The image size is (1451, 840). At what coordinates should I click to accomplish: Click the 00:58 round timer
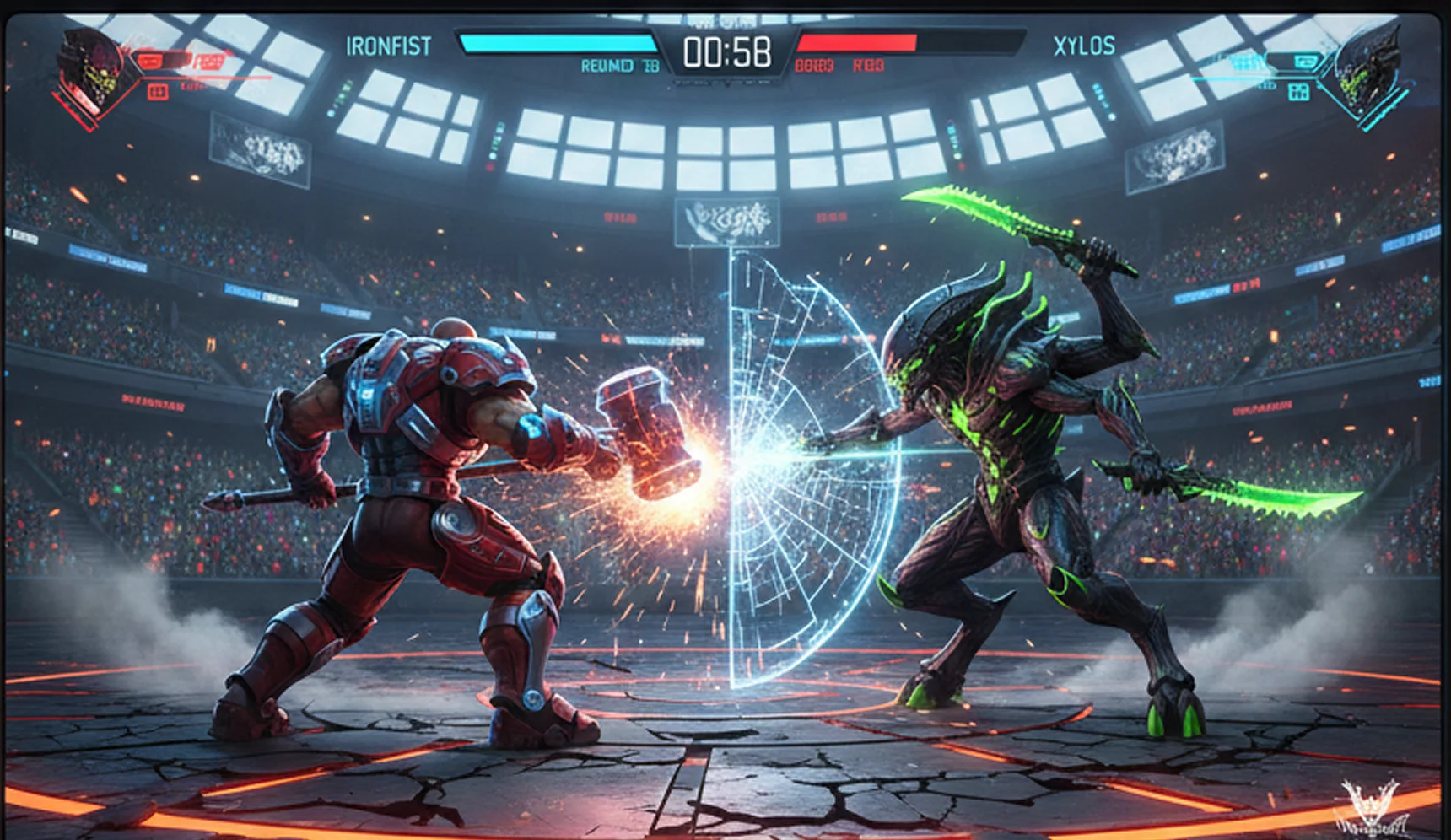click(x=727, y=52)
